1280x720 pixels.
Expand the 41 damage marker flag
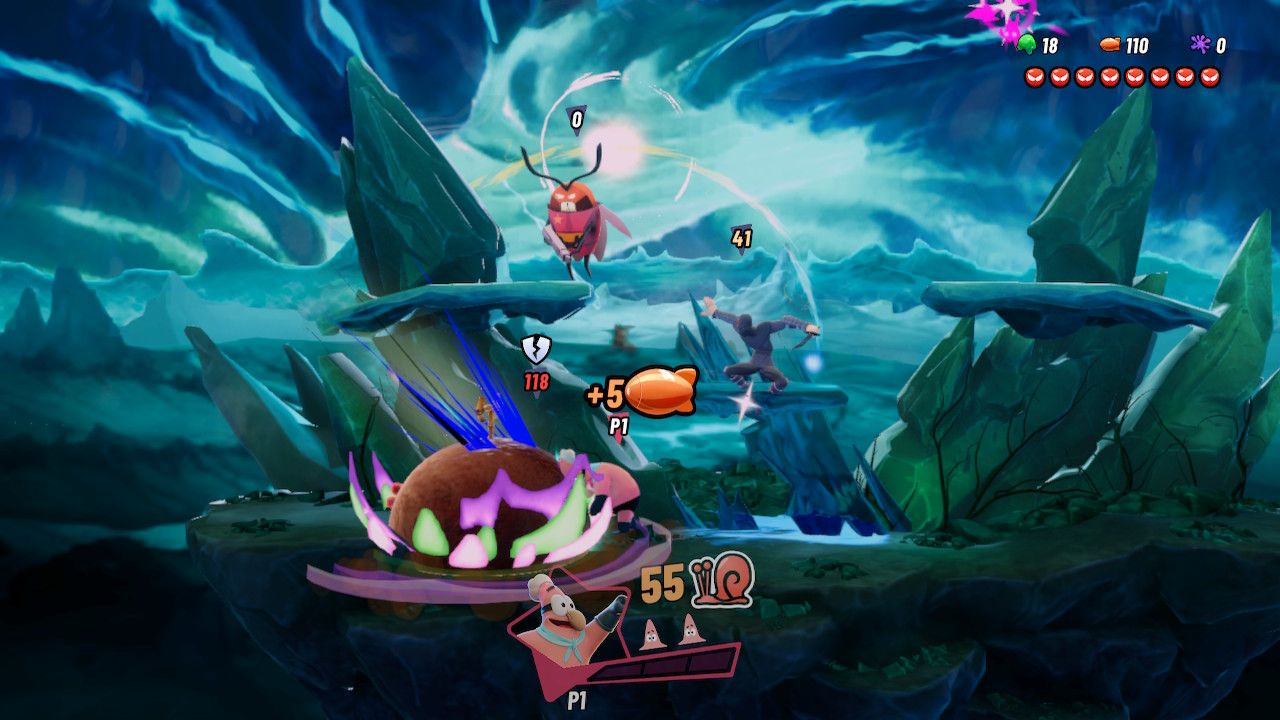point(740,238)
